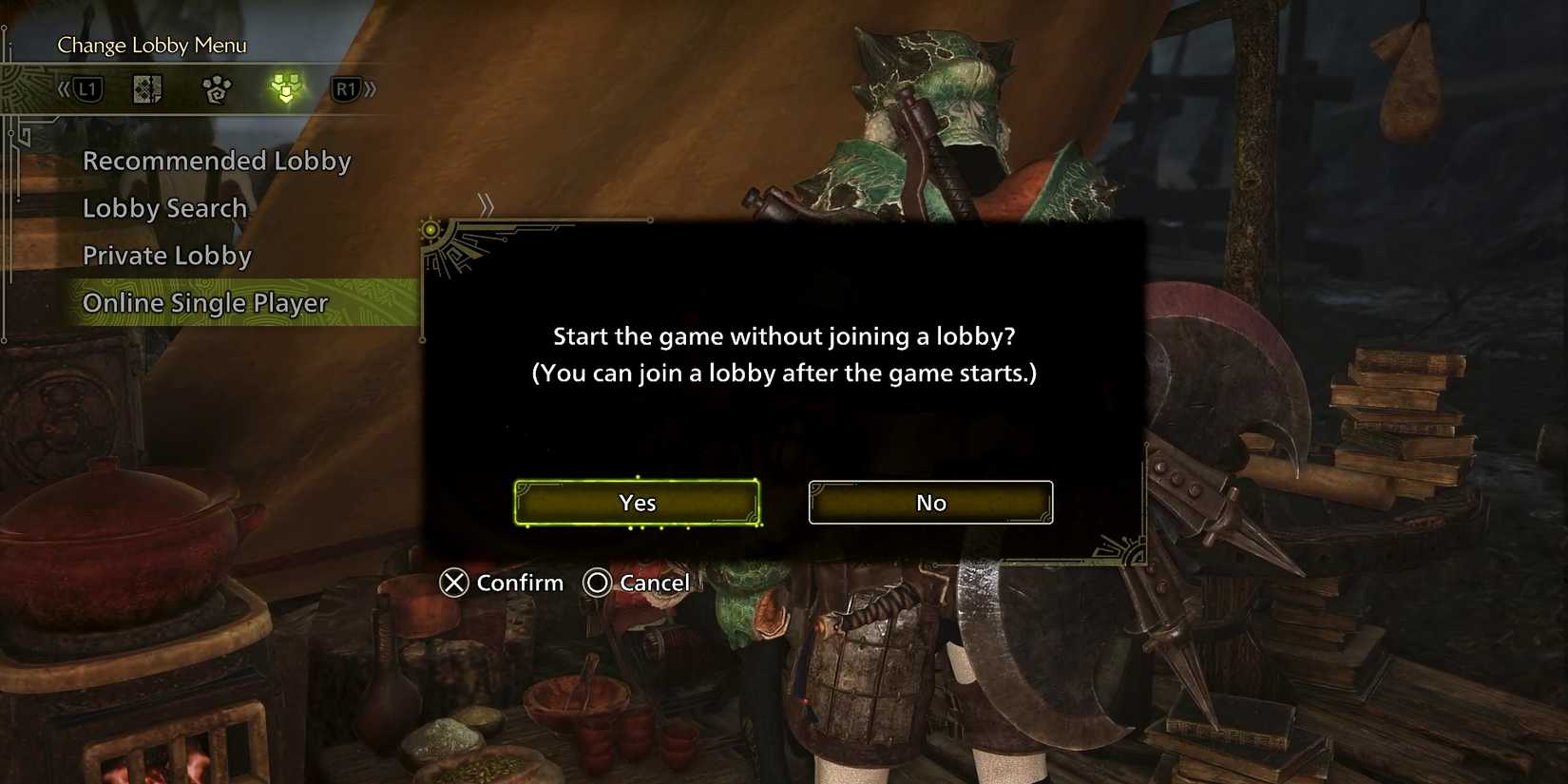Screen dimensions: 1568x784
Task: Select the Recommended Lobby option
Action: pos(217,161)
